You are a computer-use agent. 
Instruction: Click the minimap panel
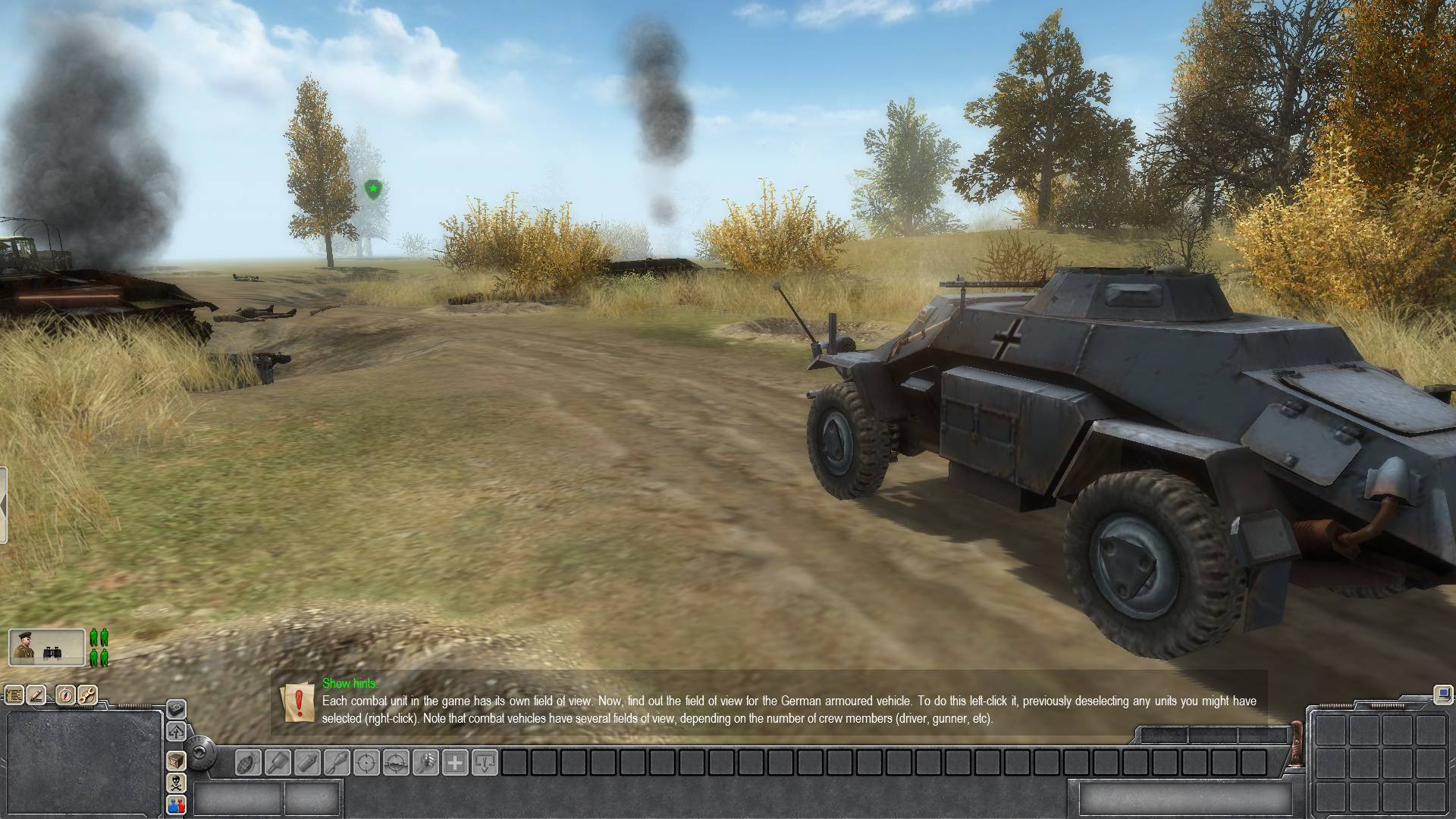(83, 764)
